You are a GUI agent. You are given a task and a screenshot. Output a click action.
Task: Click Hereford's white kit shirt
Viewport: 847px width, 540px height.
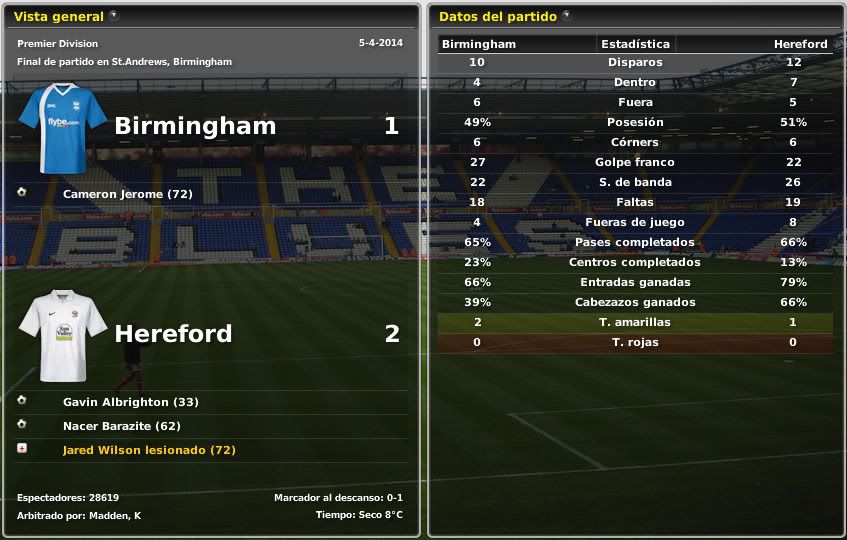63,335
